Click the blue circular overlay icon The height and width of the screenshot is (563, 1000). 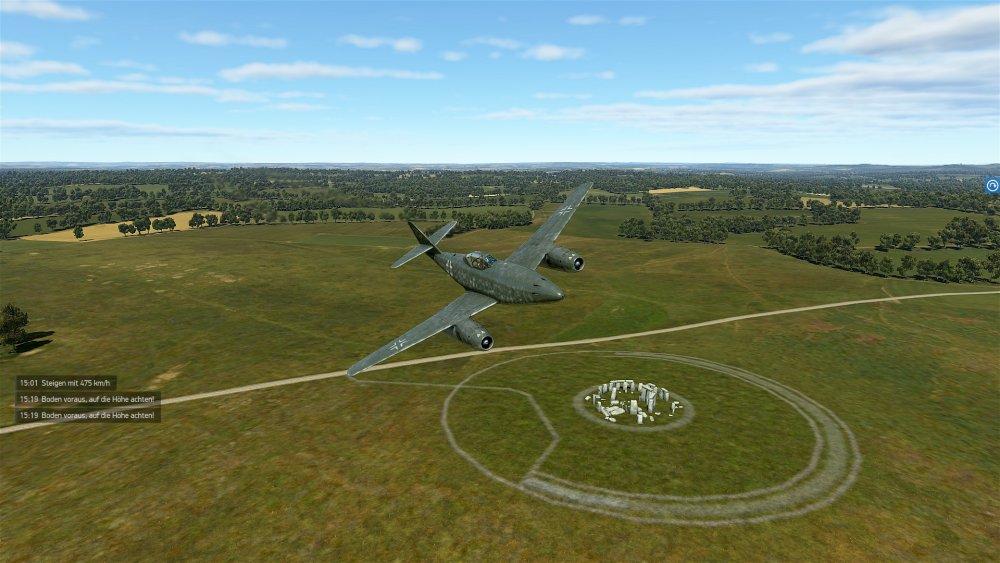tap(991, 185)
